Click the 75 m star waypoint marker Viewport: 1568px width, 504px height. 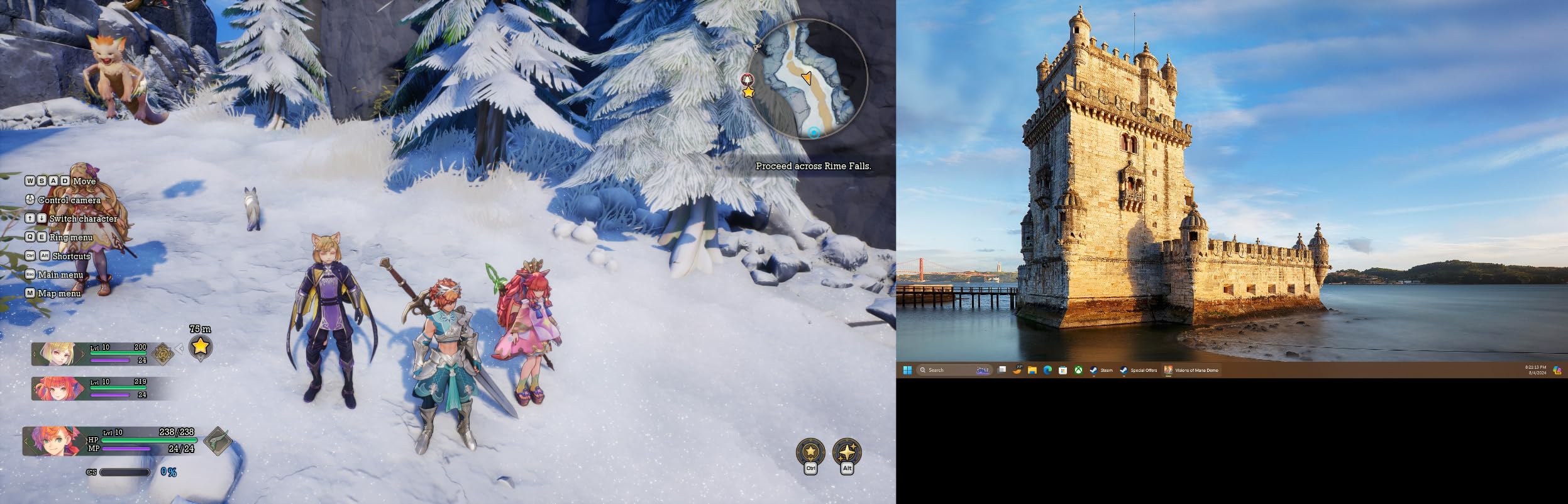tap(200, 346)
